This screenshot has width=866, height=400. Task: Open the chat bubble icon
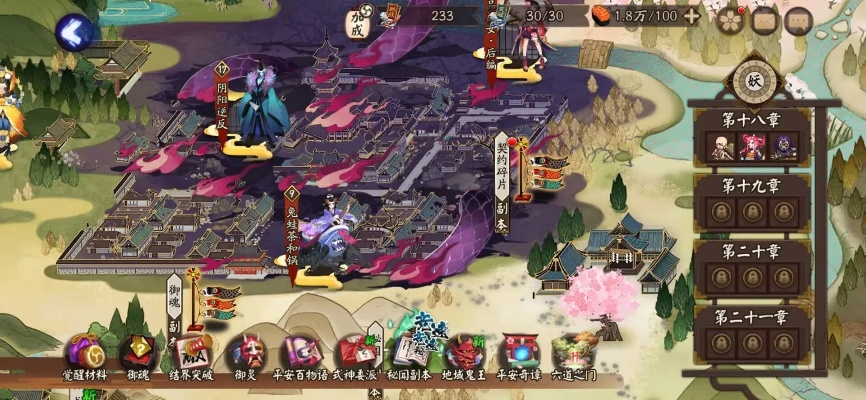(798, 20)
